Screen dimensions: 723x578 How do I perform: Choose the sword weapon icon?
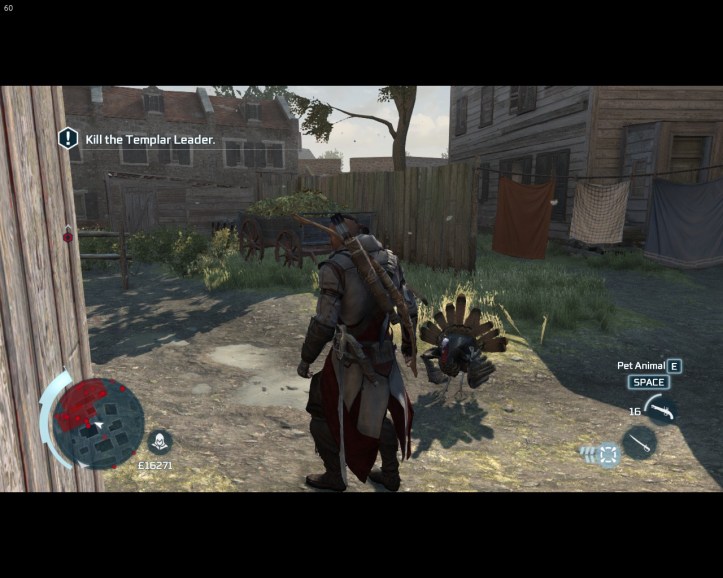(x=638, y=442)
